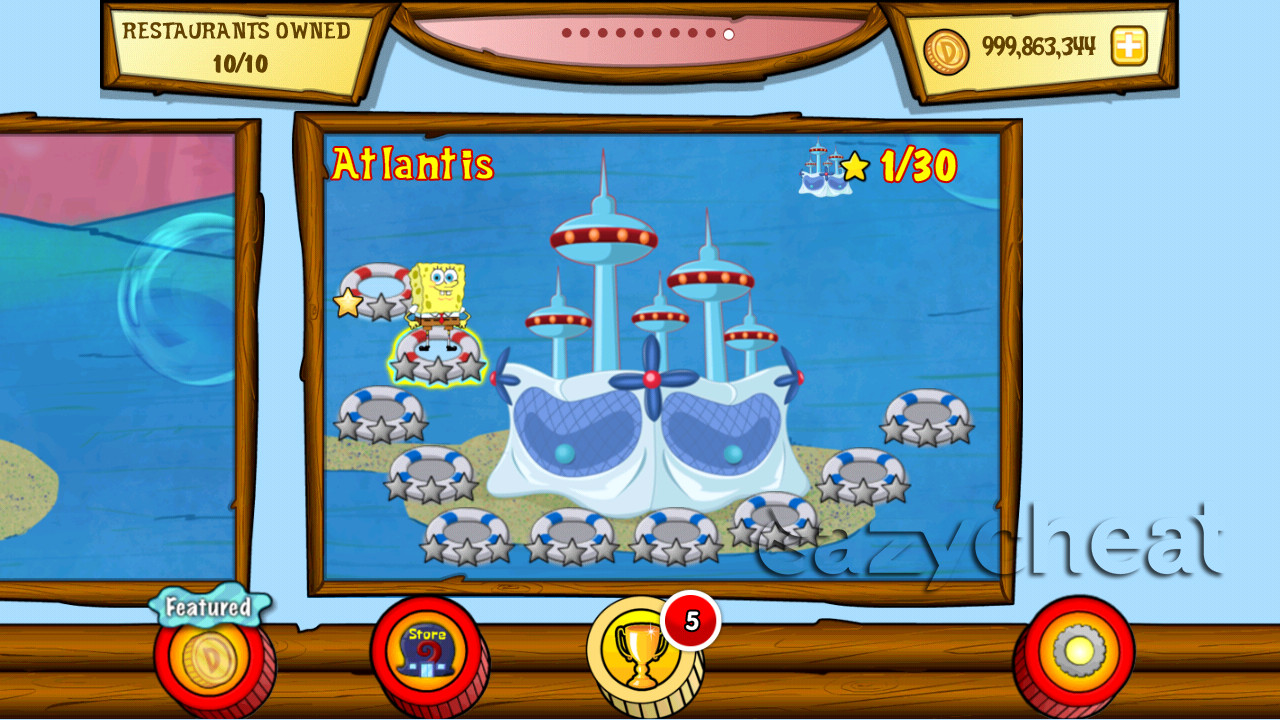
Task: Click the plus icon to buy more coins
Action: pos(1127,46)
